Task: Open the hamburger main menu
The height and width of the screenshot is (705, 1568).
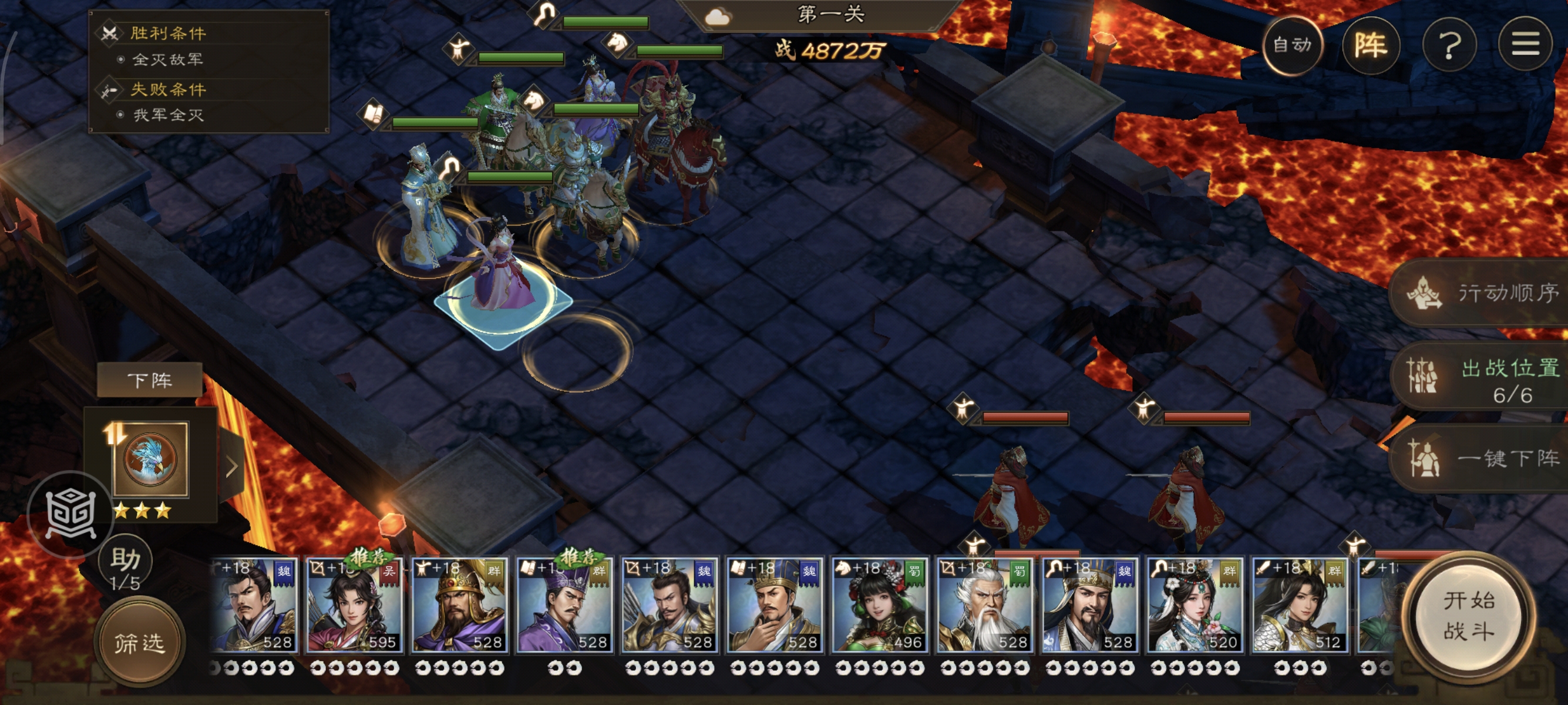Action: 1525,45
